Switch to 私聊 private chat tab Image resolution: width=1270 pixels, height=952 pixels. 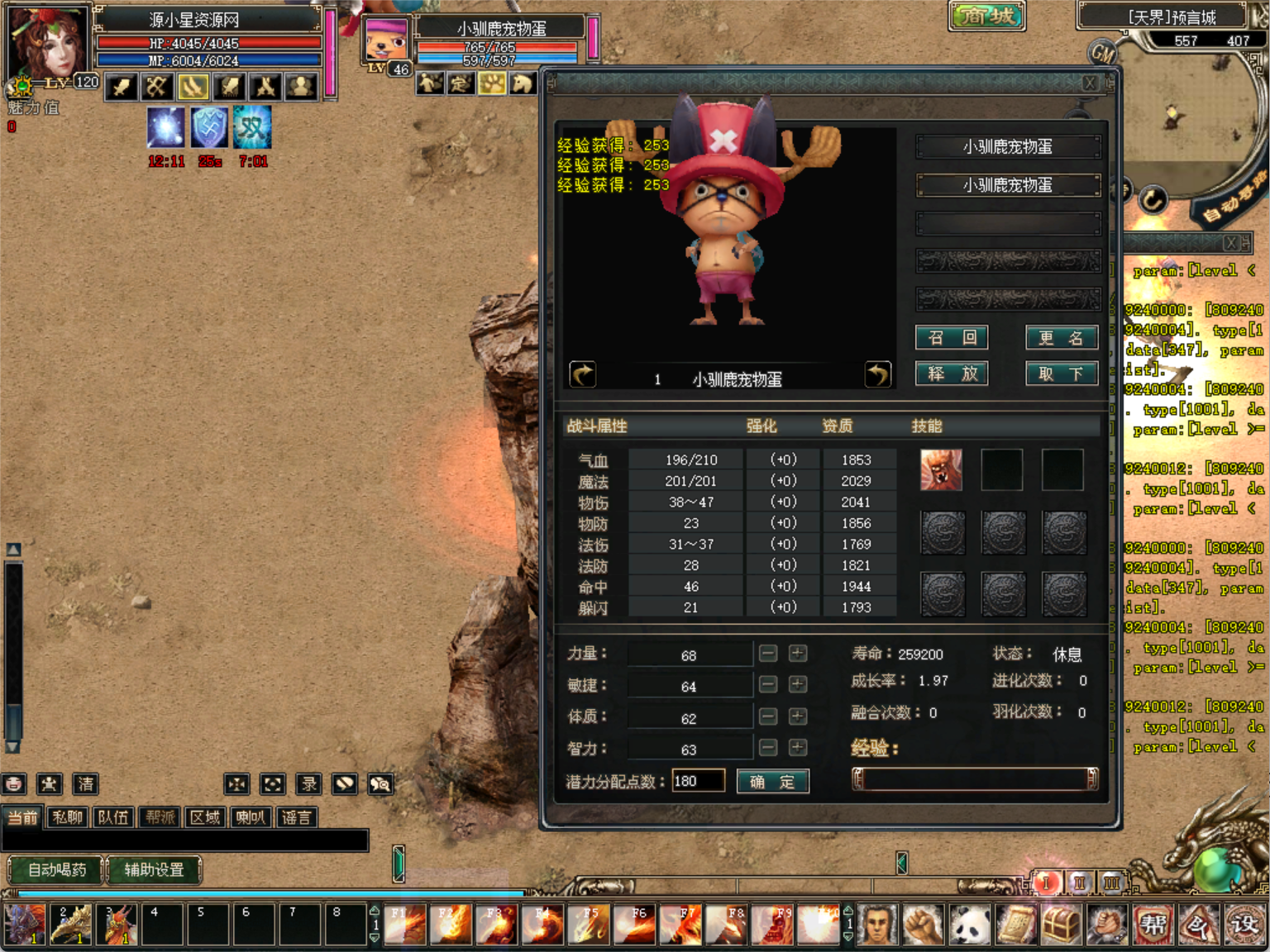point(68,817)
